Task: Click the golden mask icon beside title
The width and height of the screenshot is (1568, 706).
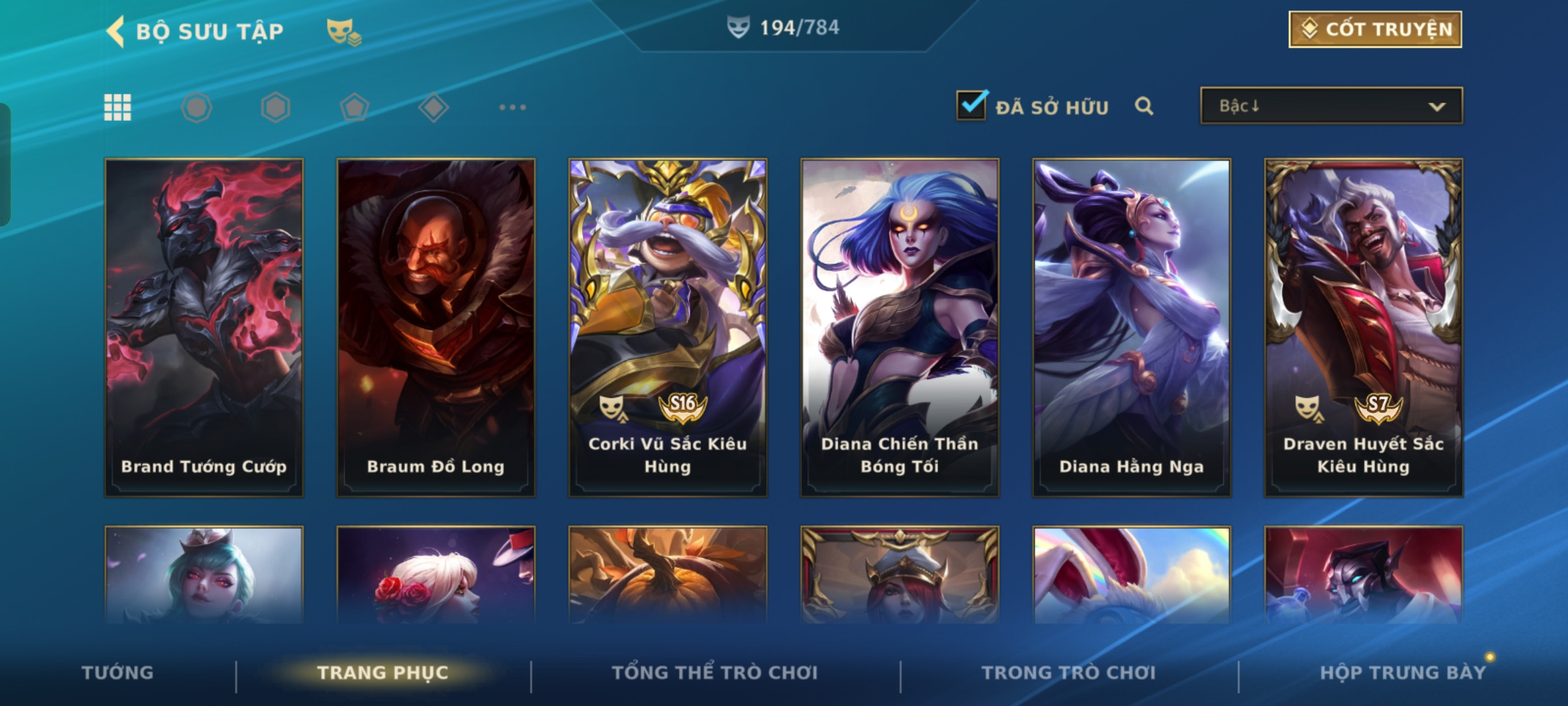Action: (343, 31)
